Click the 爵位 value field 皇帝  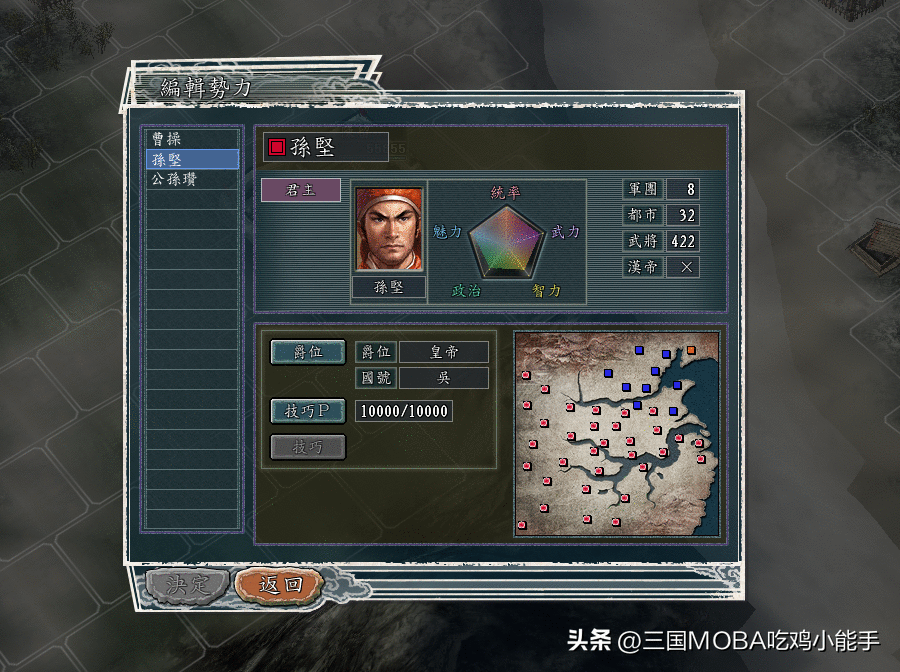tap(444, 352)
